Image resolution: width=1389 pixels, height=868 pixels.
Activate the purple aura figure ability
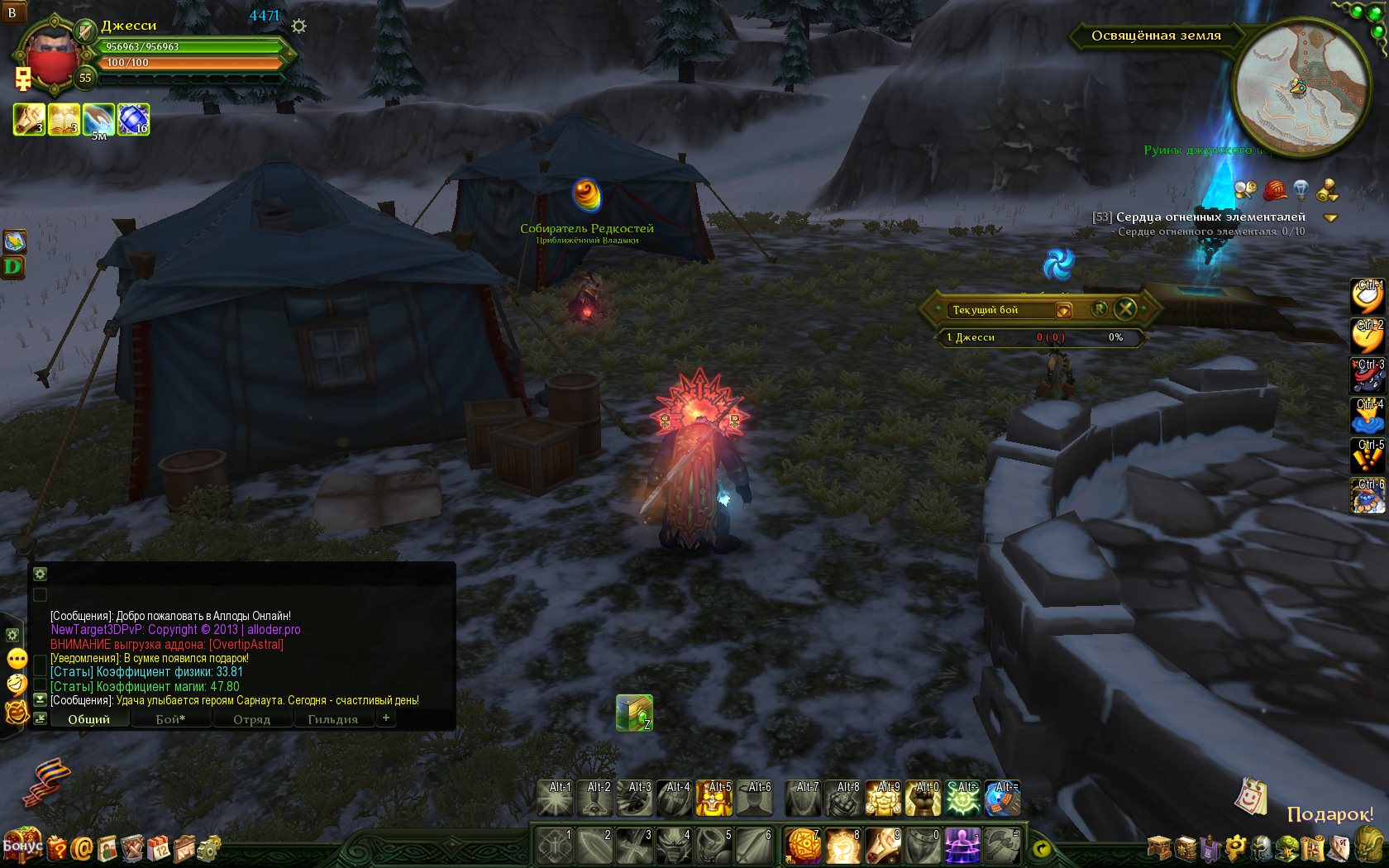point(962,847)
